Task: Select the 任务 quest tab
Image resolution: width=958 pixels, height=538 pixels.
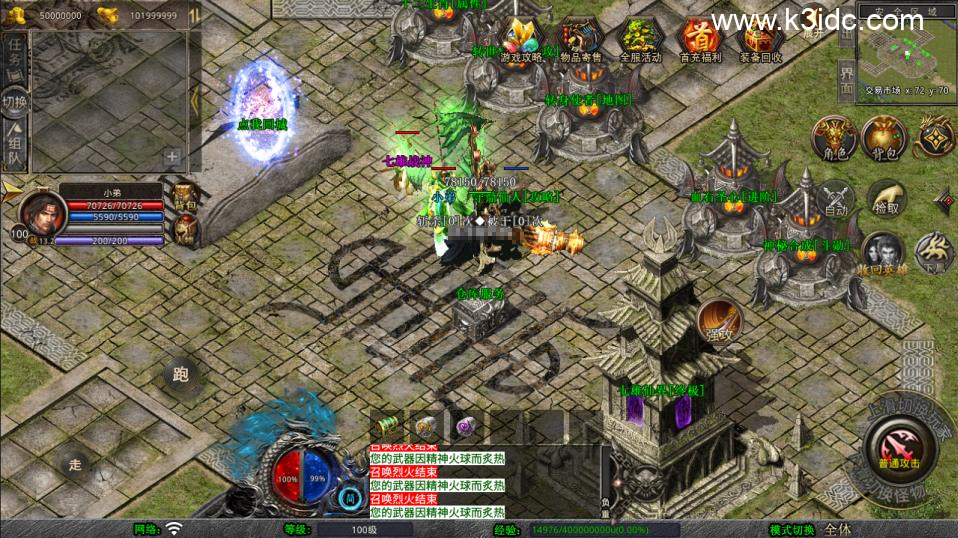Action: 15,55
